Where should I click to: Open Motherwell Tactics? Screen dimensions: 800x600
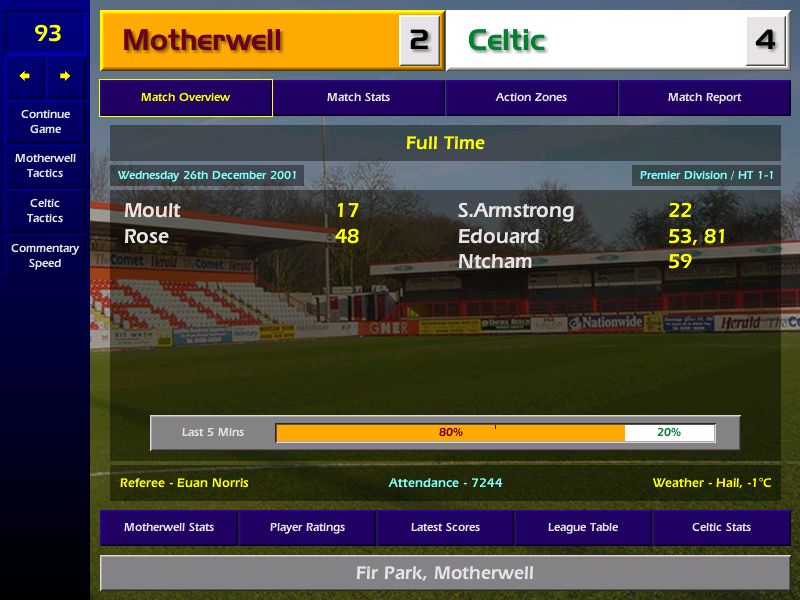(x=45, y=166)
